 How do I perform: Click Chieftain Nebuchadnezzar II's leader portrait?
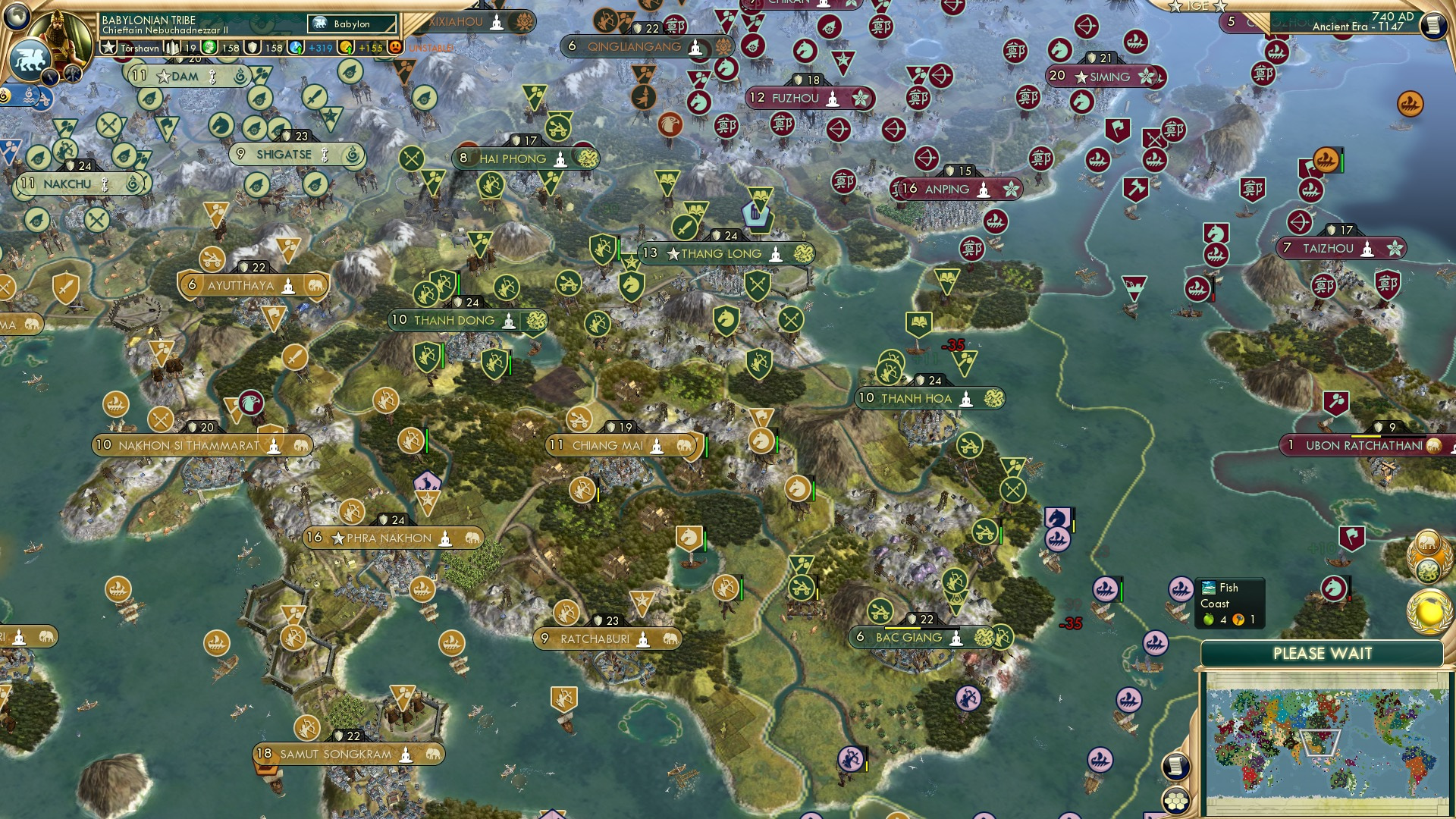(x=59, y=32)
